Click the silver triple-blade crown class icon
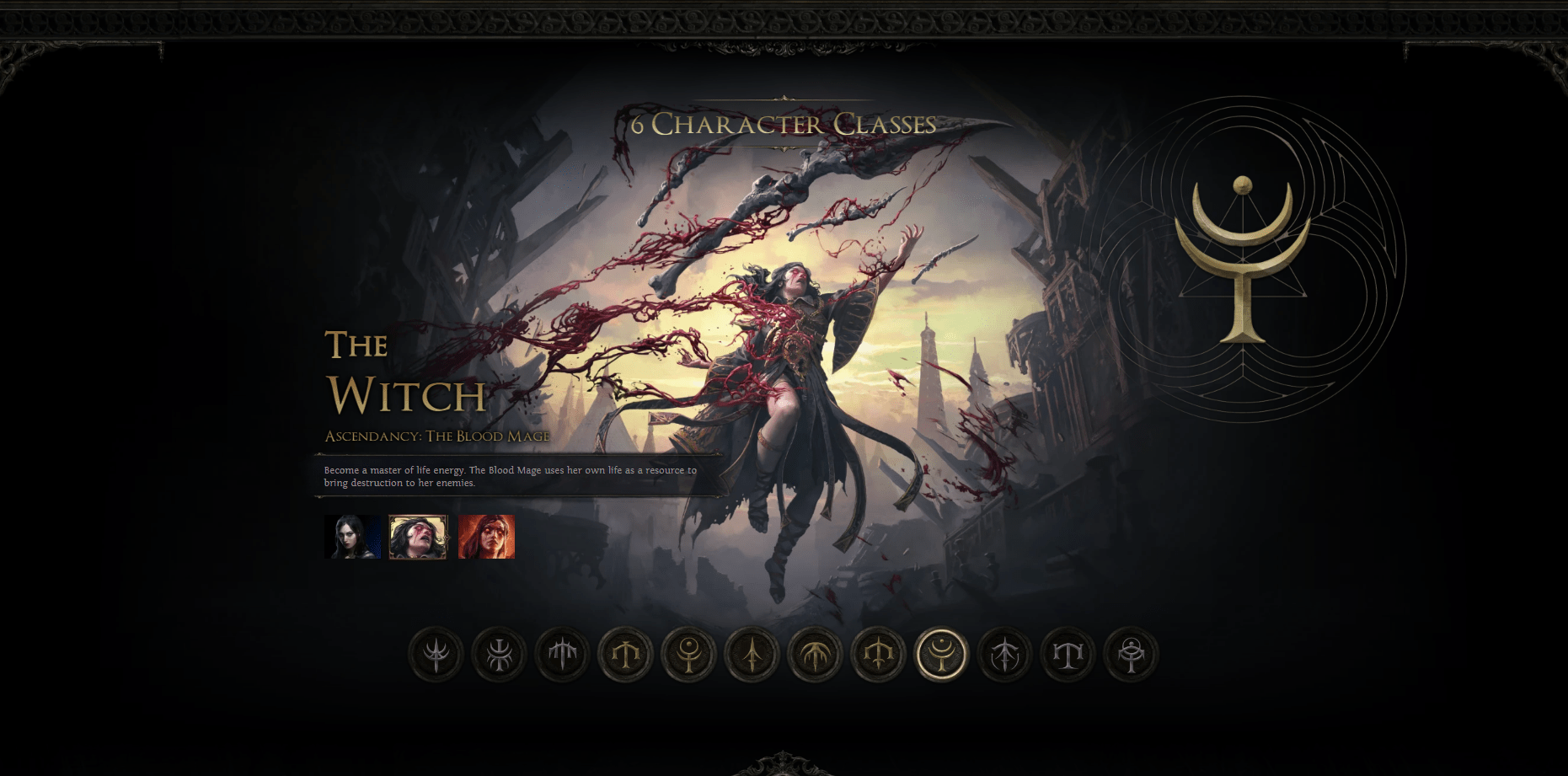This screenshot has width=1568, height=776. point(563,654)
